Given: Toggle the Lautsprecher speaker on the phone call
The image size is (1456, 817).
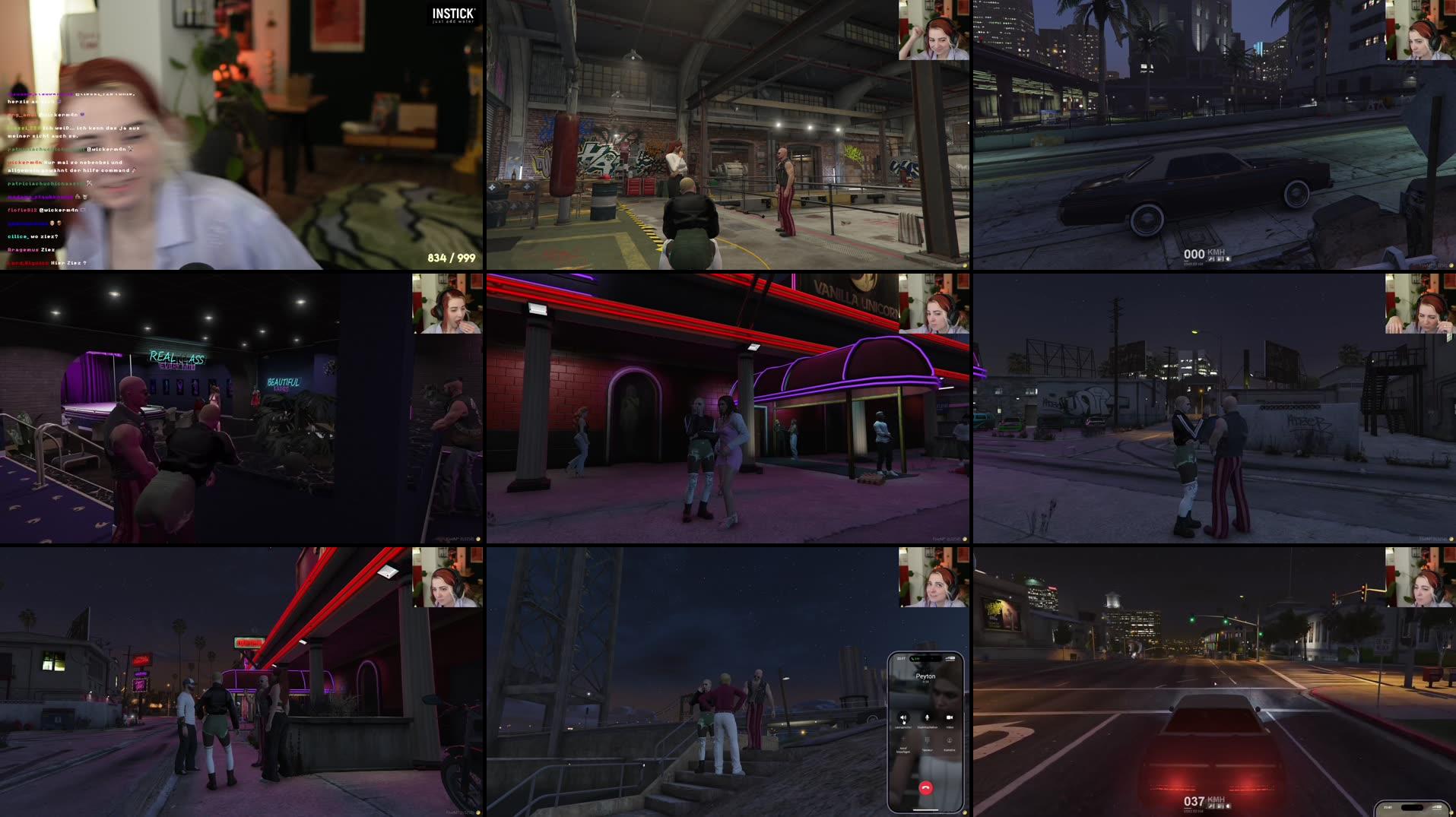Looking at the screenshot, I should pos(903,717).
